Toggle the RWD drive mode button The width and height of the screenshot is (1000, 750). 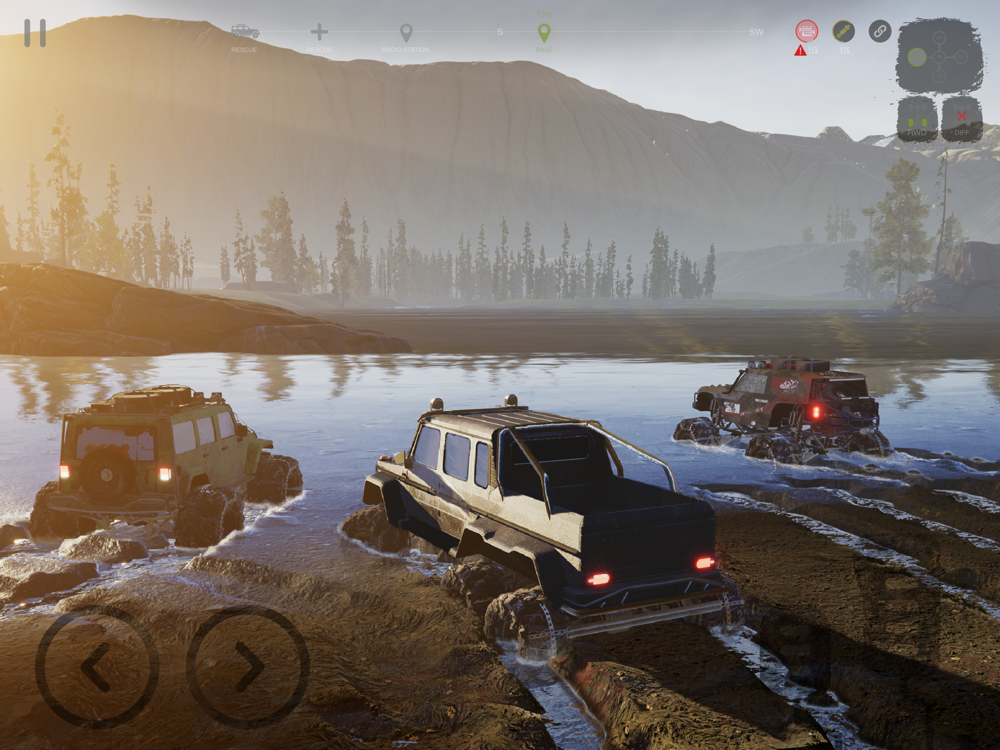[917, 119]
